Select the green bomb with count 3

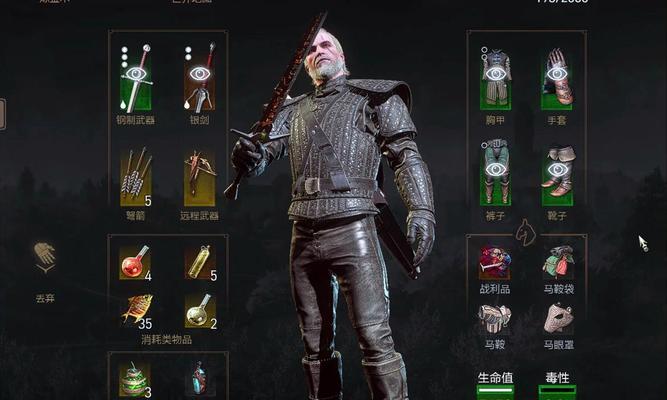pos(134,379)
